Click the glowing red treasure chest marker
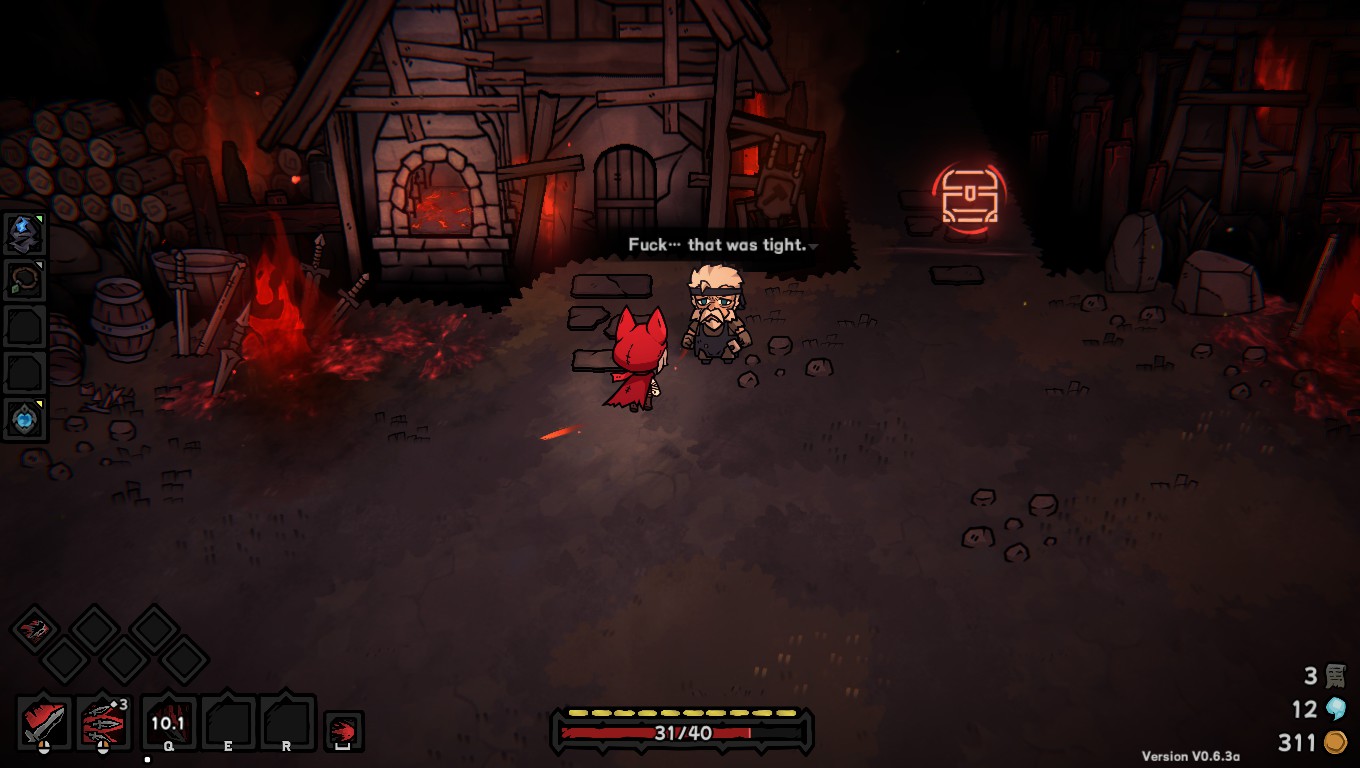 point(968,196)
